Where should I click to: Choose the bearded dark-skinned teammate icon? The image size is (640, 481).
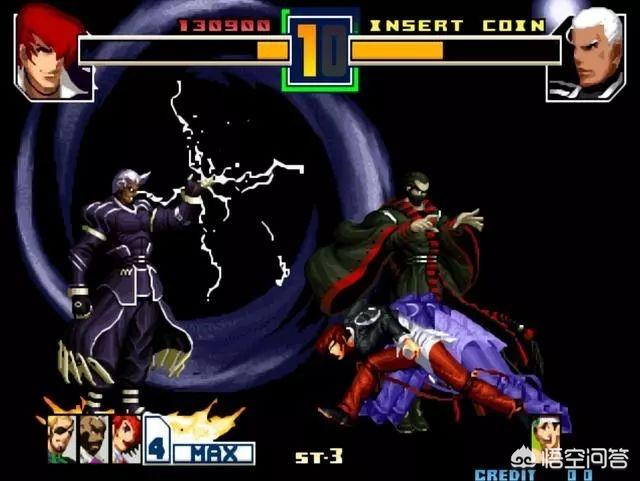tap(93, 437)
